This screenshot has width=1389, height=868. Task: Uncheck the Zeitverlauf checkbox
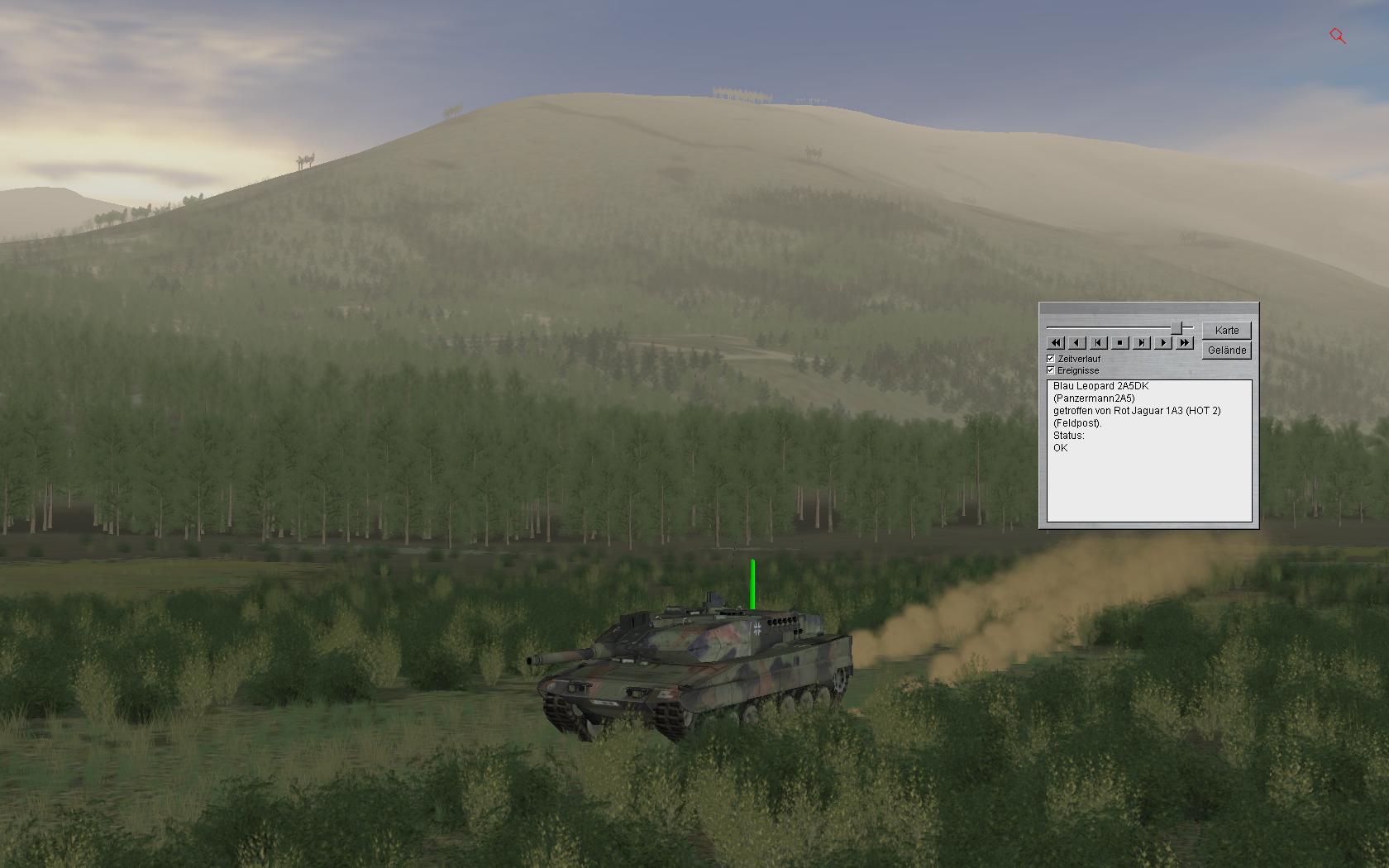1051,359
